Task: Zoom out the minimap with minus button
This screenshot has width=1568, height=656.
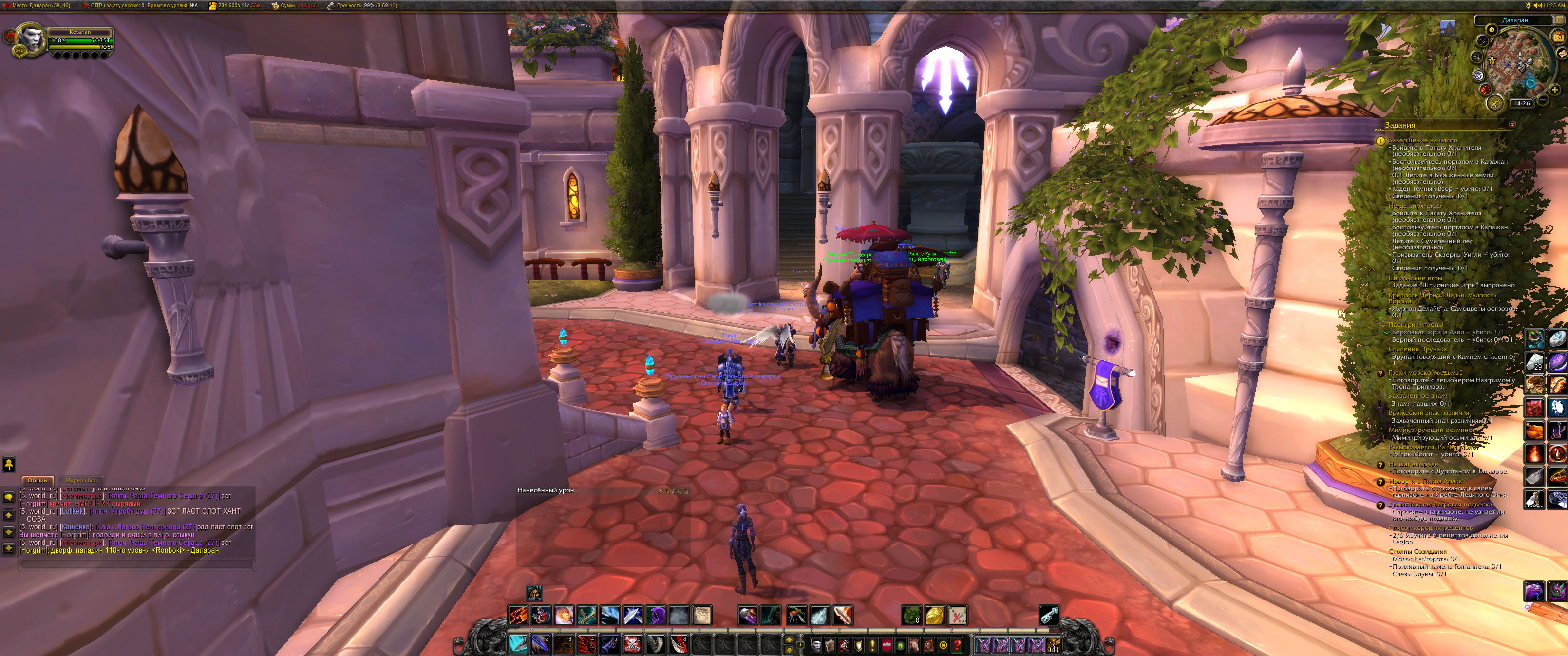Action: coord(1543,99)
